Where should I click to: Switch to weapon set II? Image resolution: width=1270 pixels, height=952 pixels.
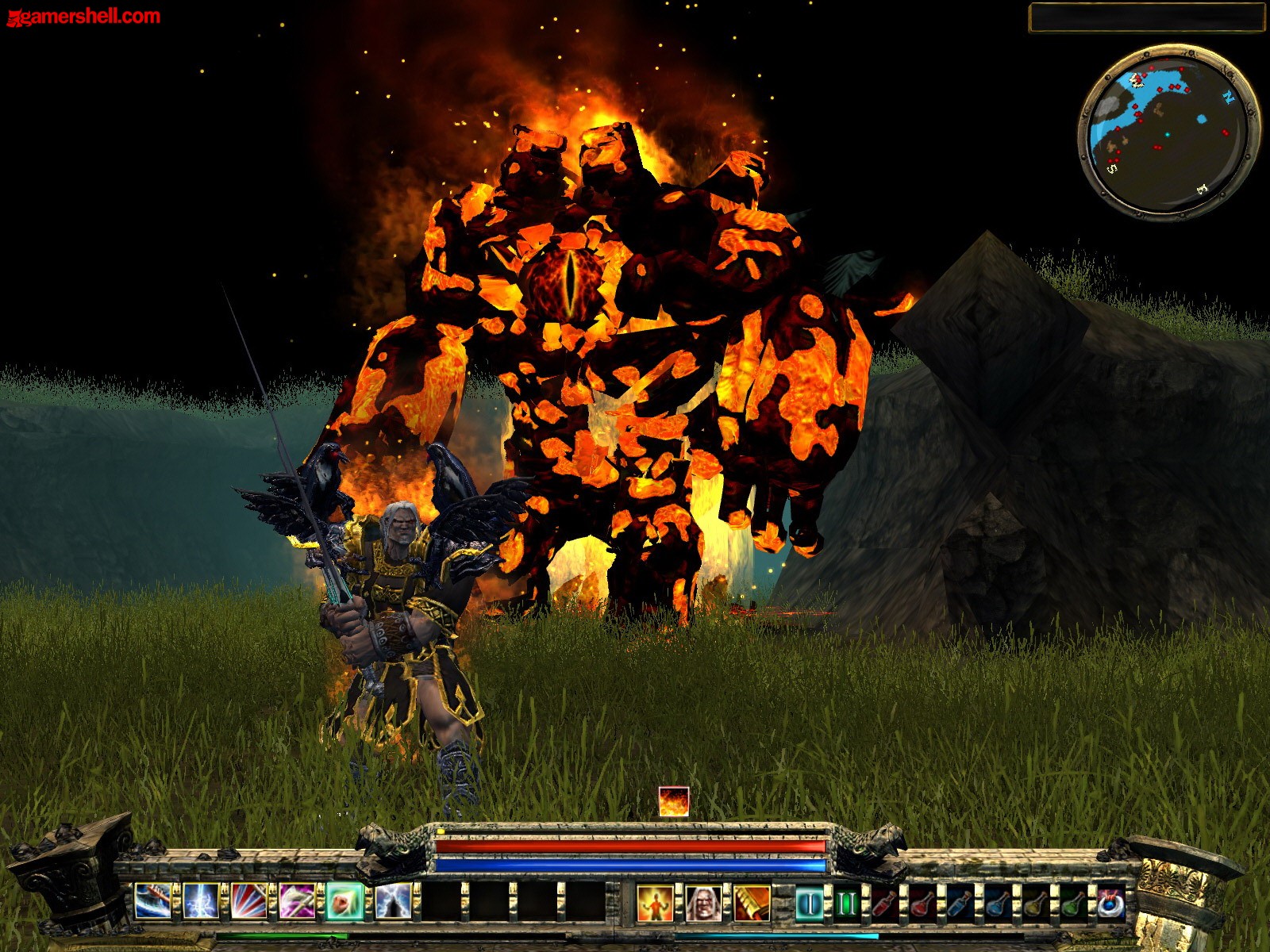pos(847,904)
